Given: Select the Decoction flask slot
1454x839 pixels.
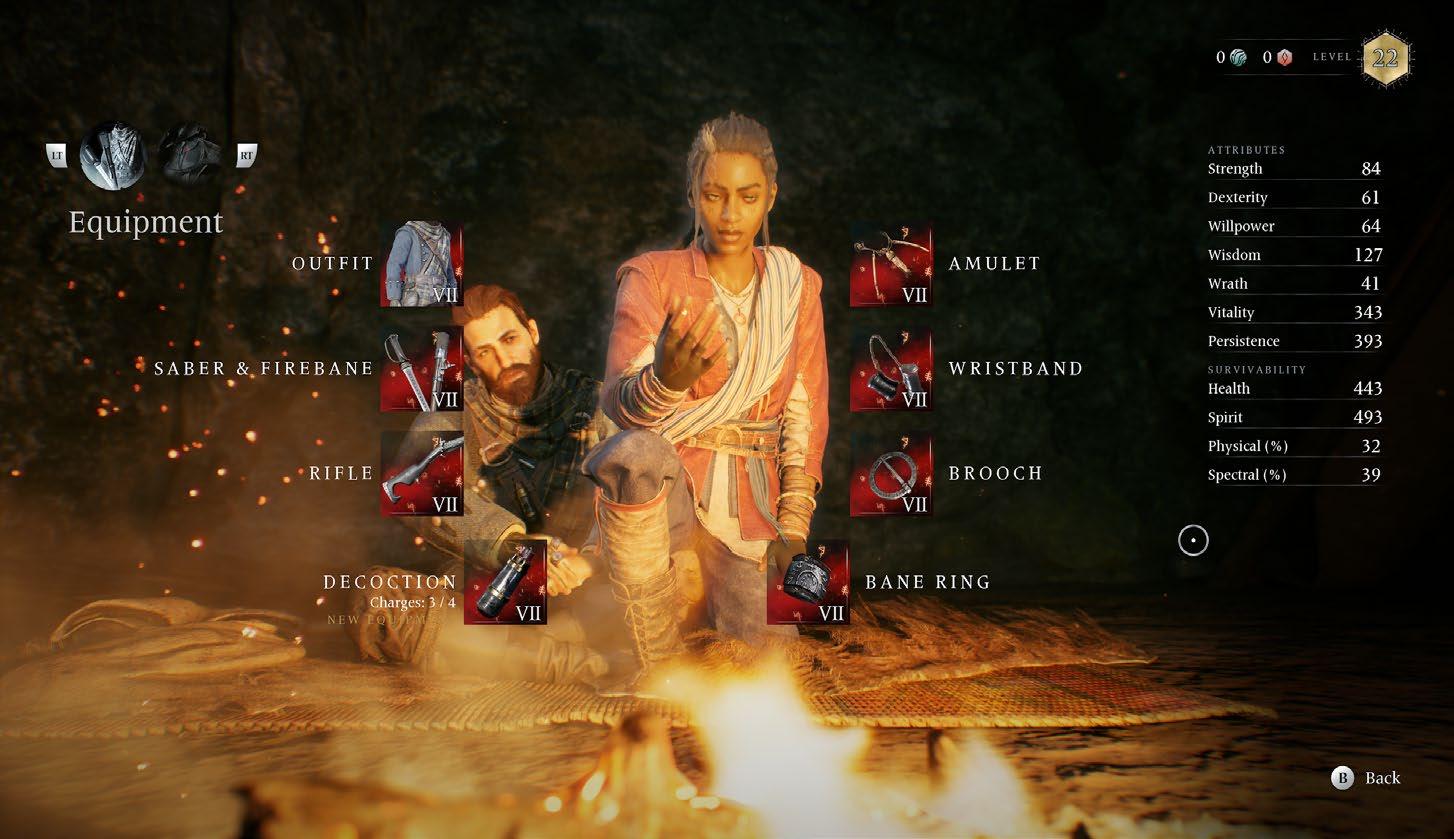Looking at the screenshot, I should click(x=505, y=582).
